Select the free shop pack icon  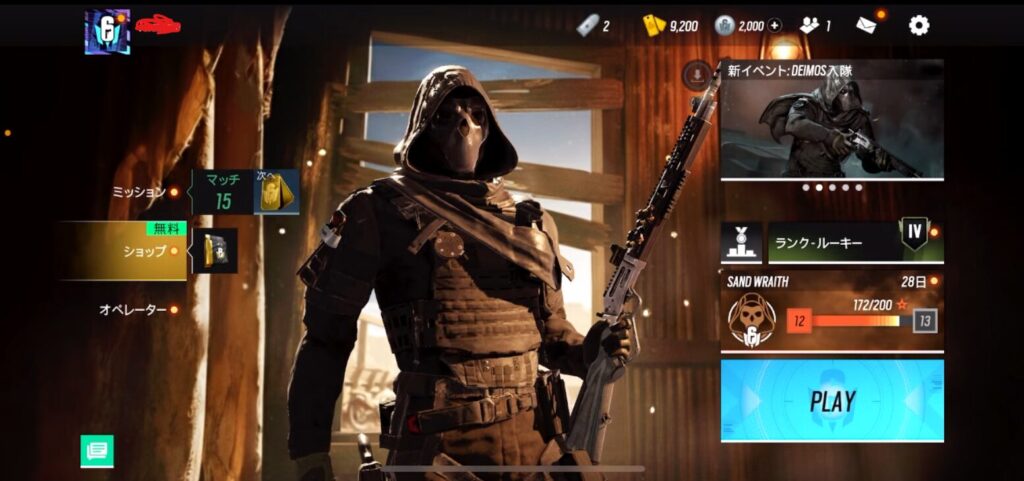[215, 251]
